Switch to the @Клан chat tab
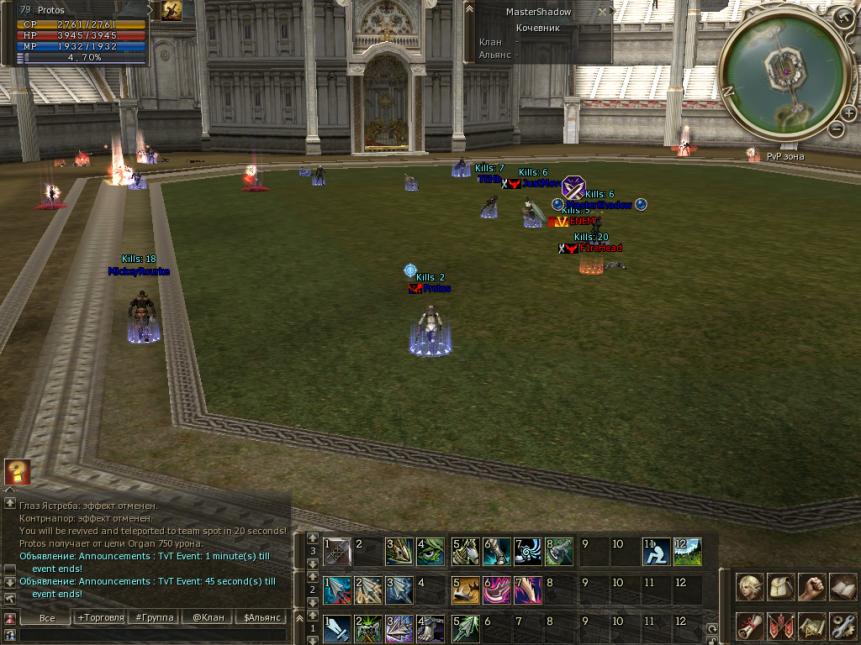This screenshot has width=861, height=645. pos(209,618)
